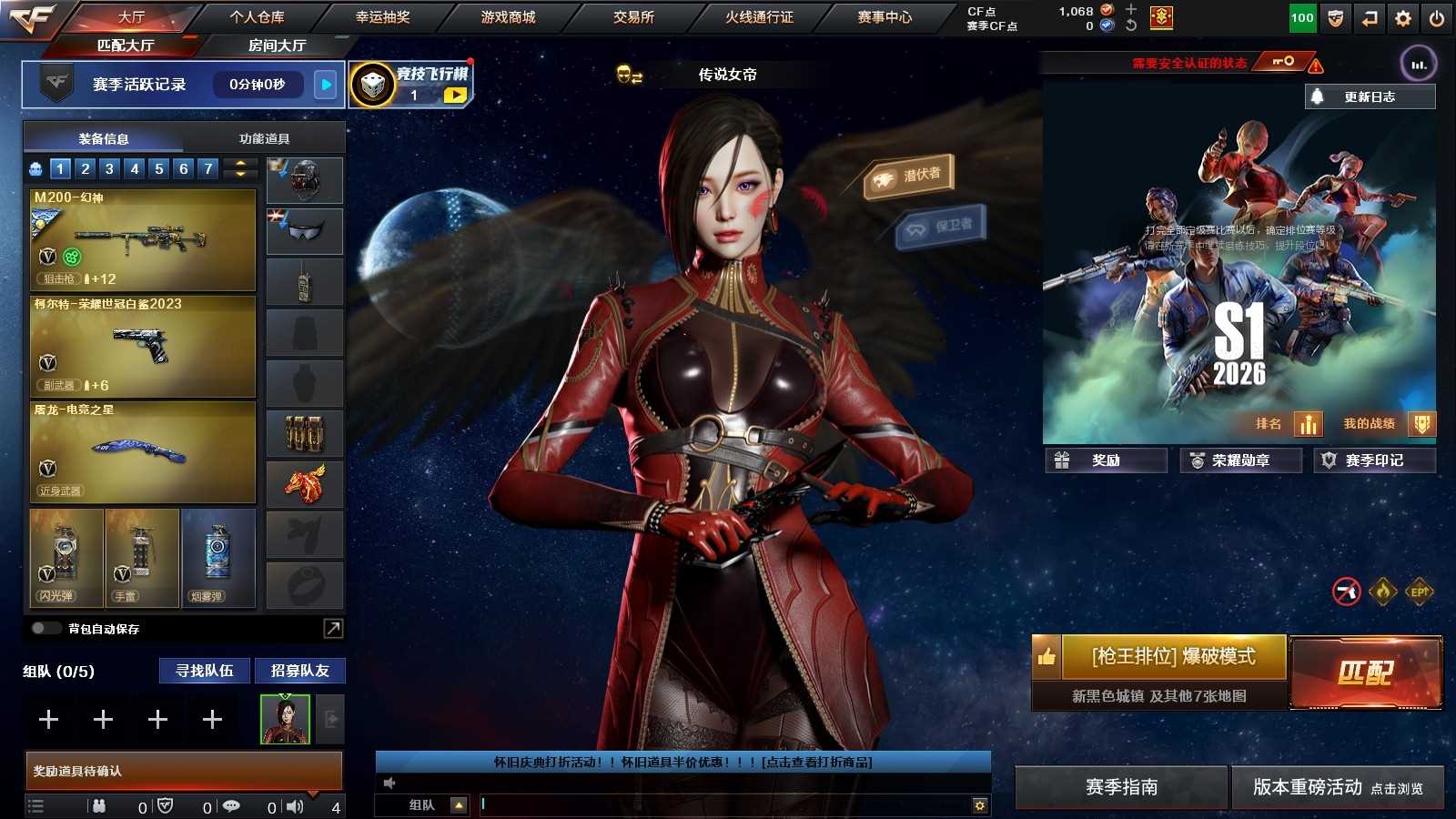Viewport: 1456px width, 819px height.
Task: View the 更新日志 update log
Action: [1370, 96]
